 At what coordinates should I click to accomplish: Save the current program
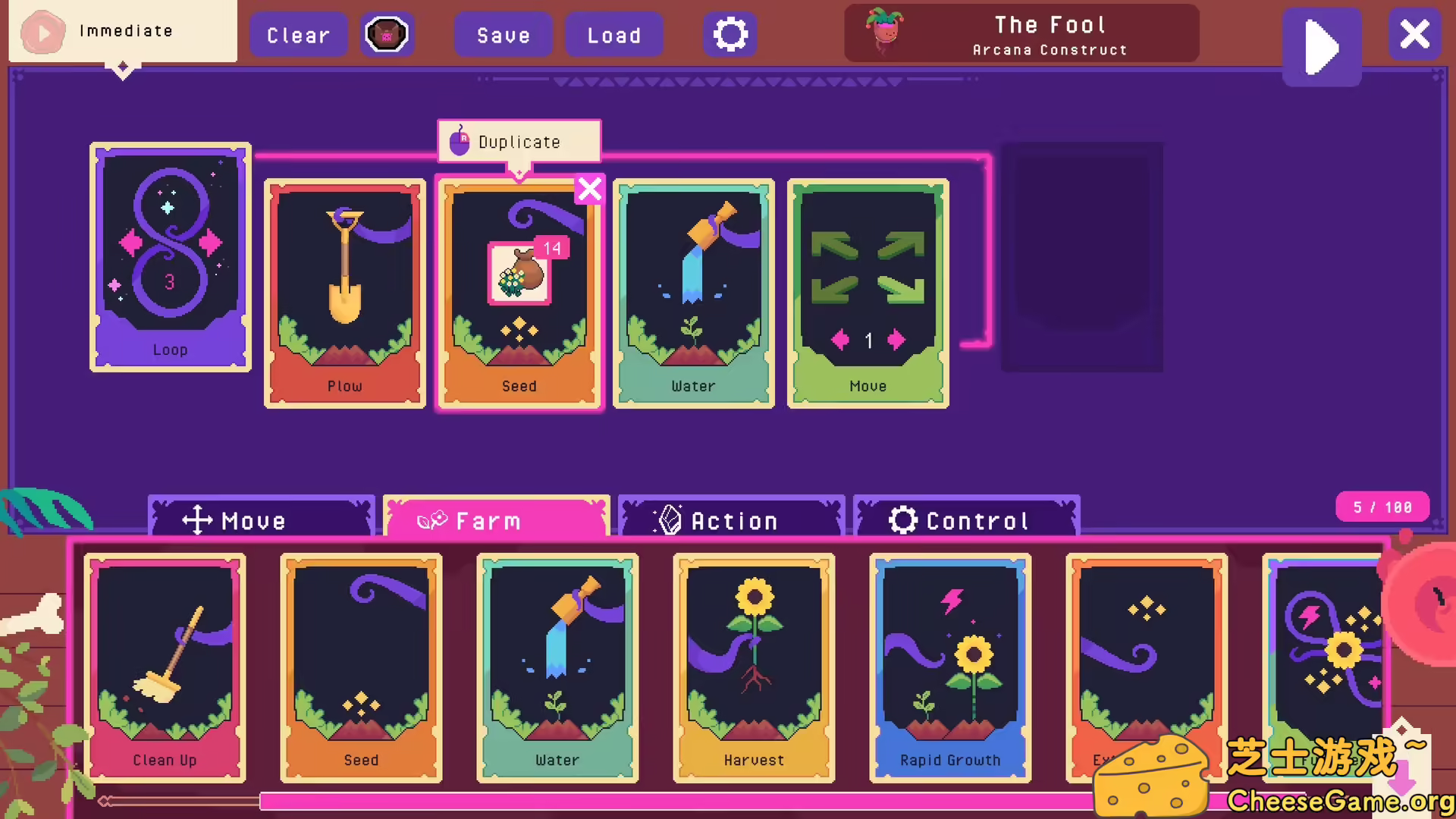(x=503, y=35)
